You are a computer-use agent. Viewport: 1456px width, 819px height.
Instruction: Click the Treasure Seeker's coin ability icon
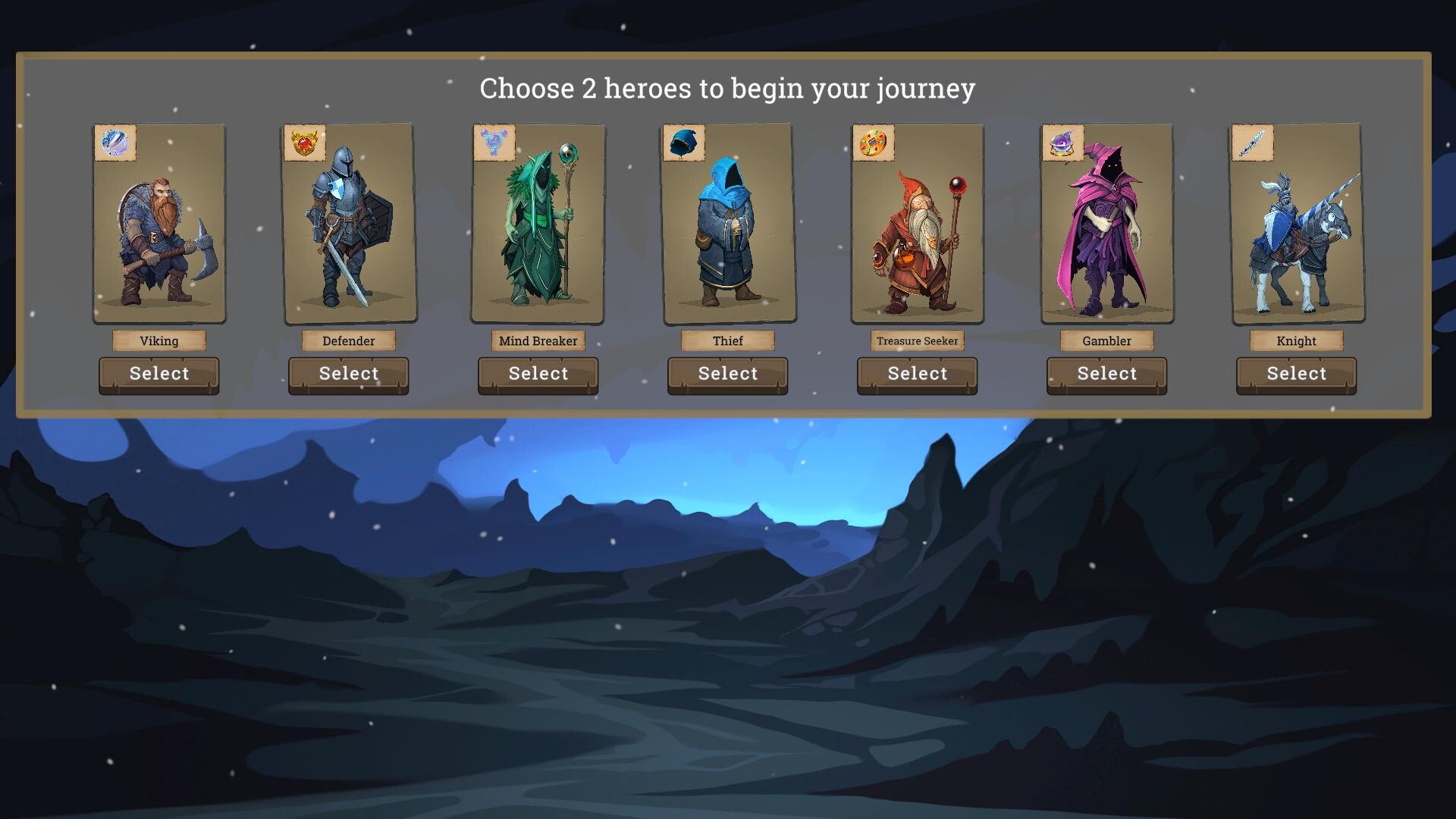pos(874,143)
